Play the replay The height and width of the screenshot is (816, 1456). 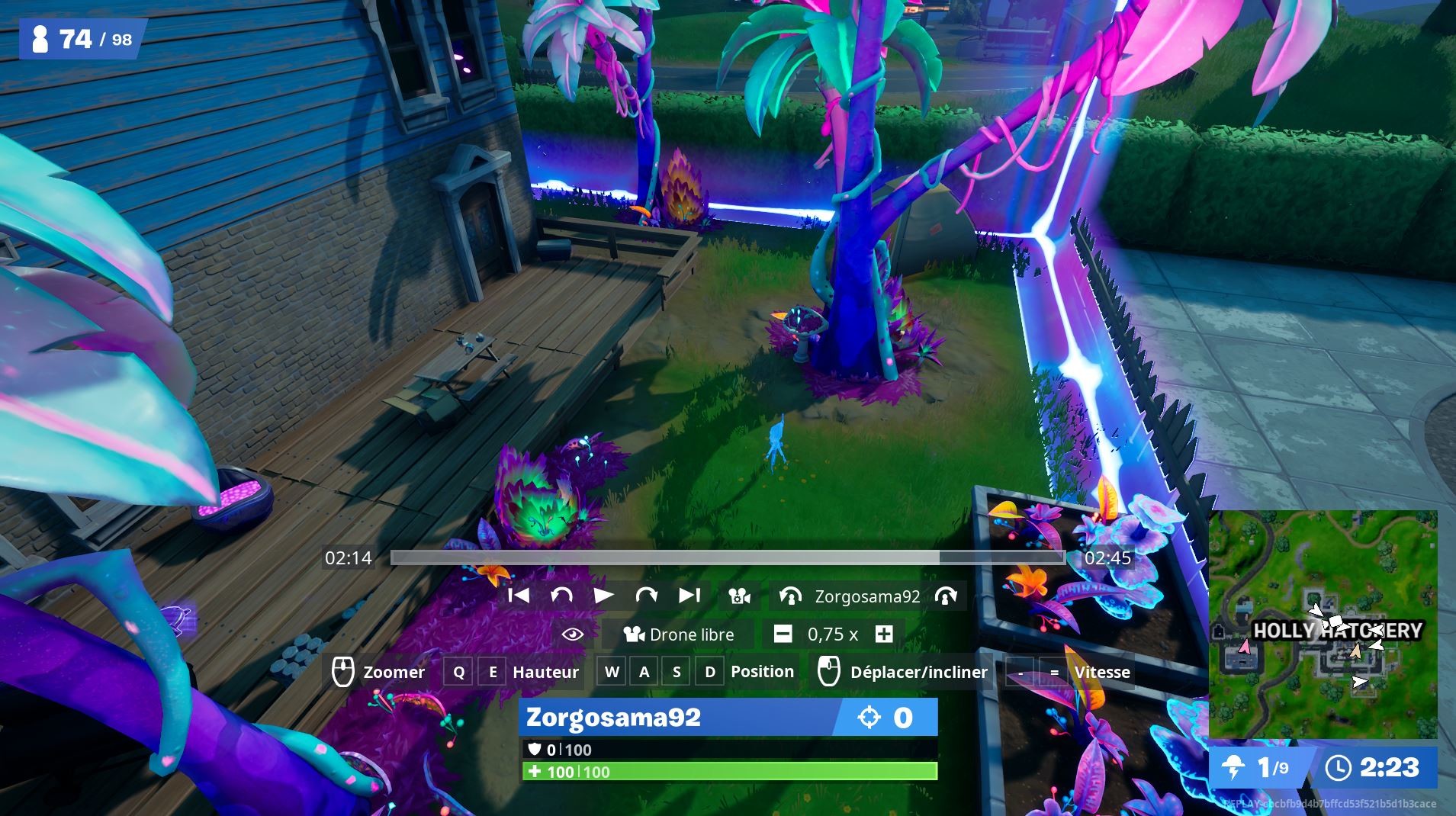(603, 596)
